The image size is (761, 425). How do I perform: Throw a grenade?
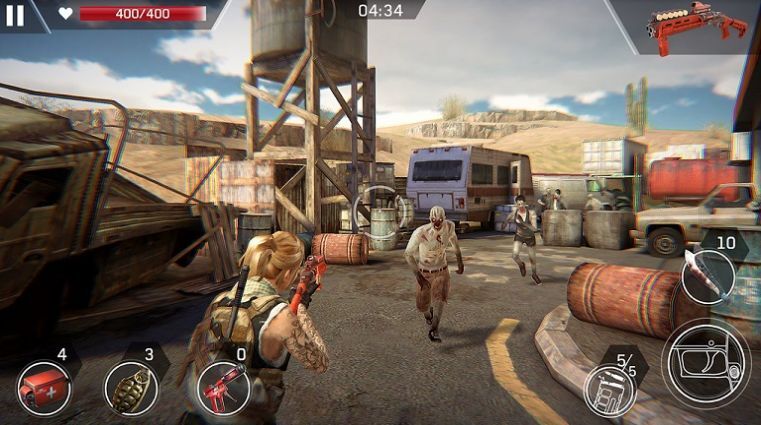[x=130, y=388]
